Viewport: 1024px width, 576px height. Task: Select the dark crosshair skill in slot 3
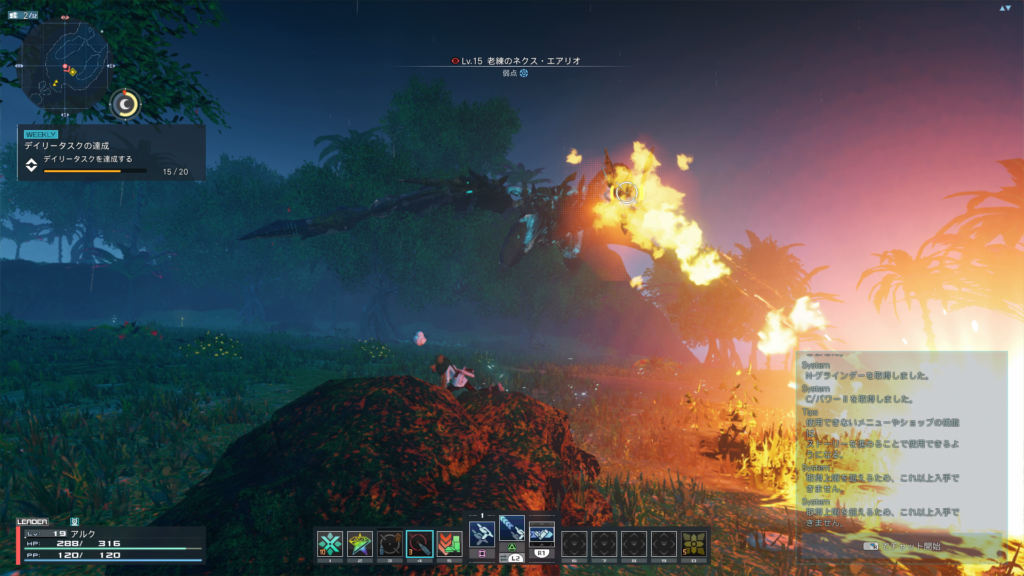point(390,543)
